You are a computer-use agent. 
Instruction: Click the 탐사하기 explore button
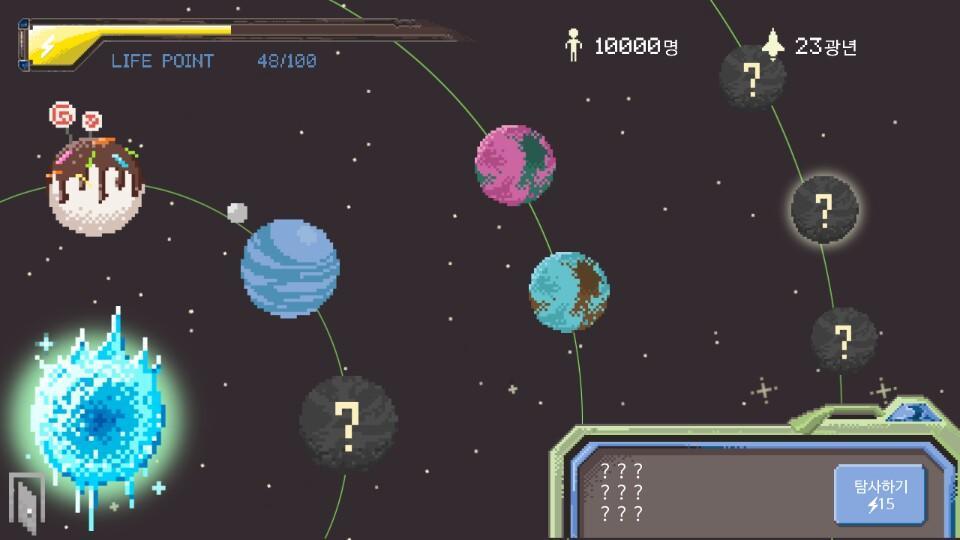880,495
